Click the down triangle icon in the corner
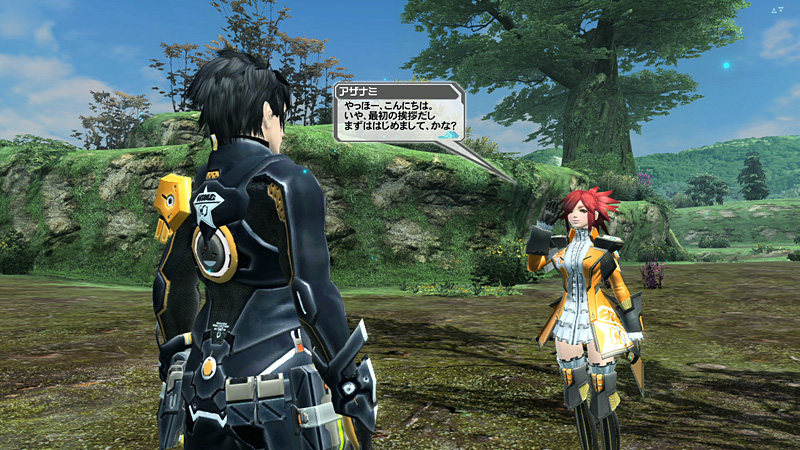This screenshot has height=450, width=800. click(x=783, y=10)
